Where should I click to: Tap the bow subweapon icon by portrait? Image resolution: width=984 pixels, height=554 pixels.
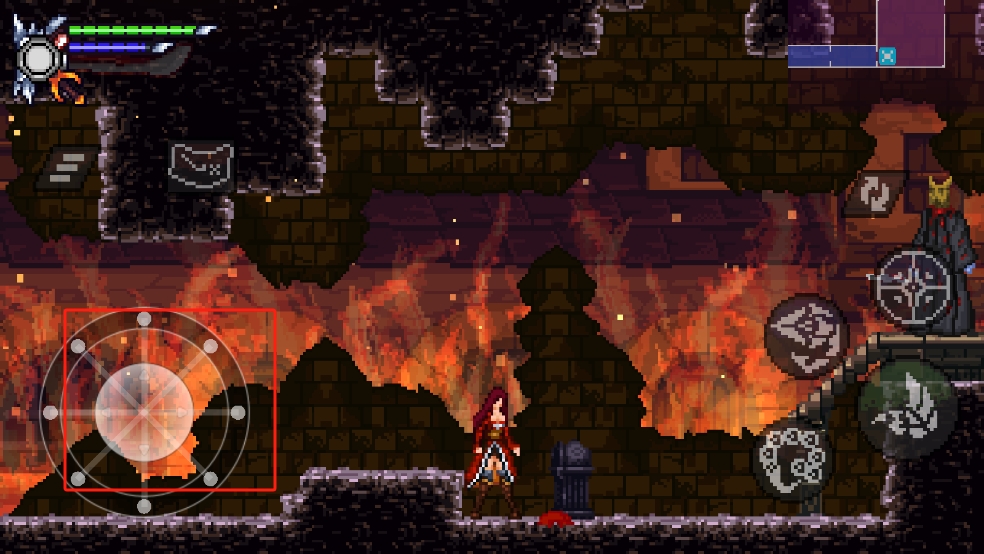point(69,88)
